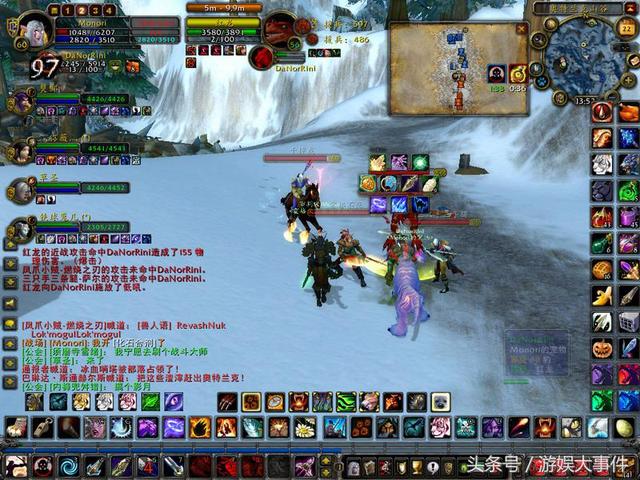The image size is (640, 480).
Task: Toggle the minimap header collapse button
Action: [628, 8]
